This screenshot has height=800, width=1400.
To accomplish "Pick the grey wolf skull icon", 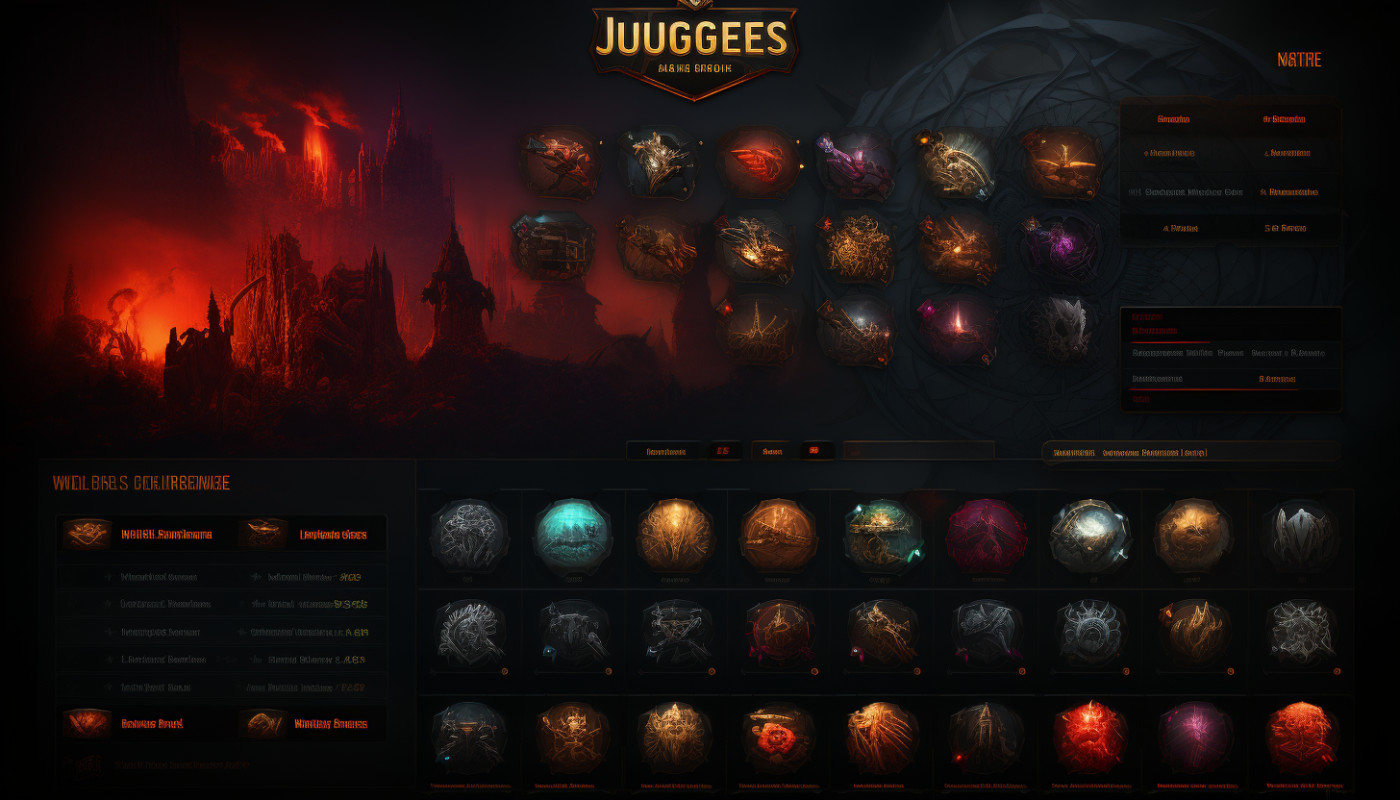I will coord(1060,328).
